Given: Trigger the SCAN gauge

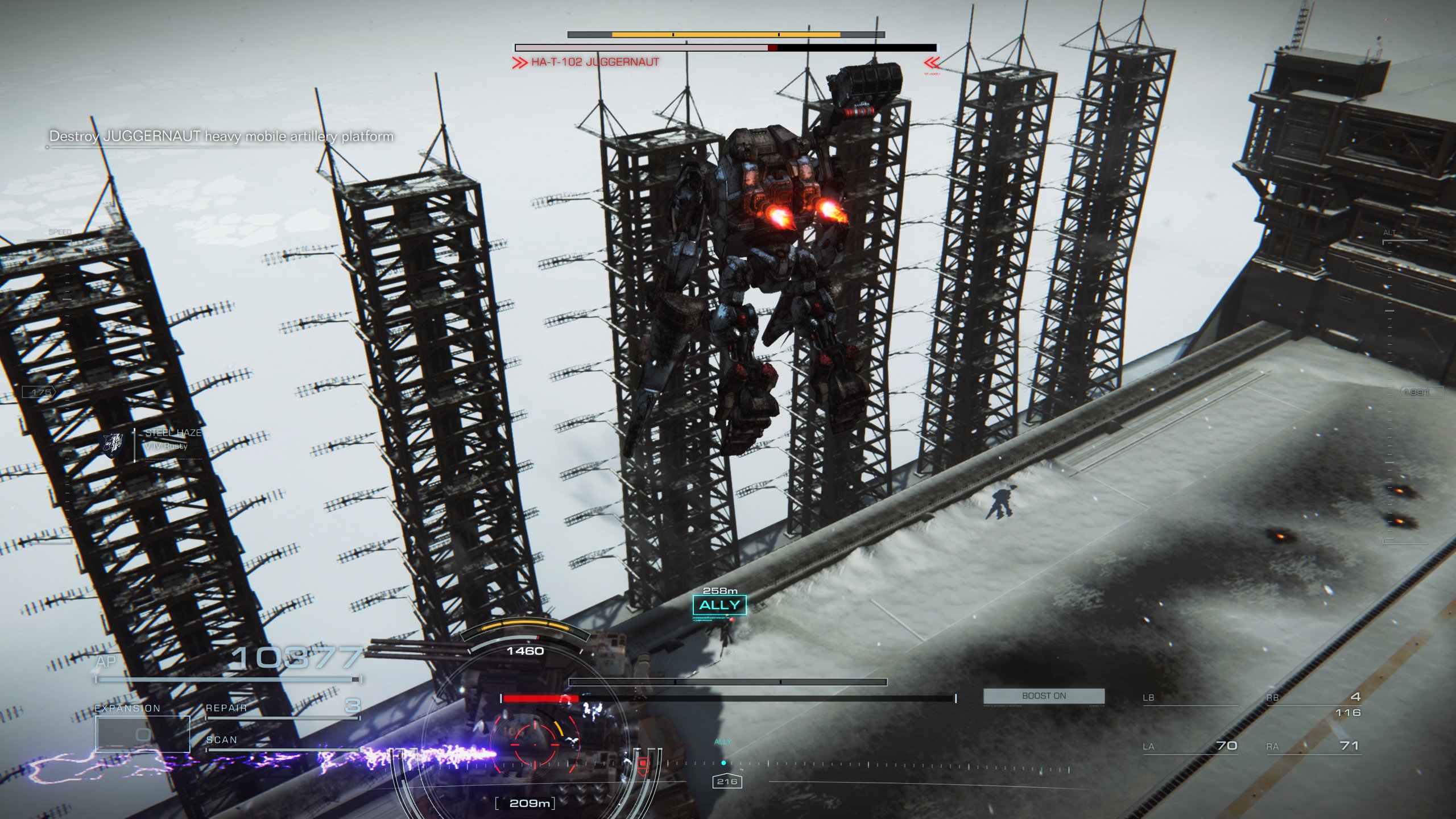Looking at the screenshot, I should point(283,742).
